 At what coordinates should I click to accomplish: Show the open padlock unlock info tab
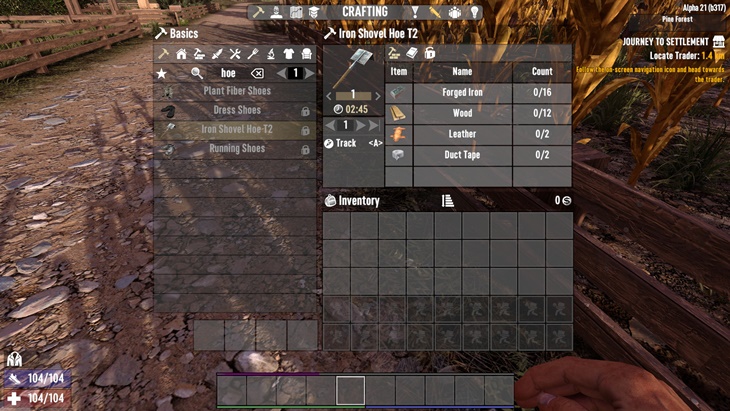click(429, 53)
